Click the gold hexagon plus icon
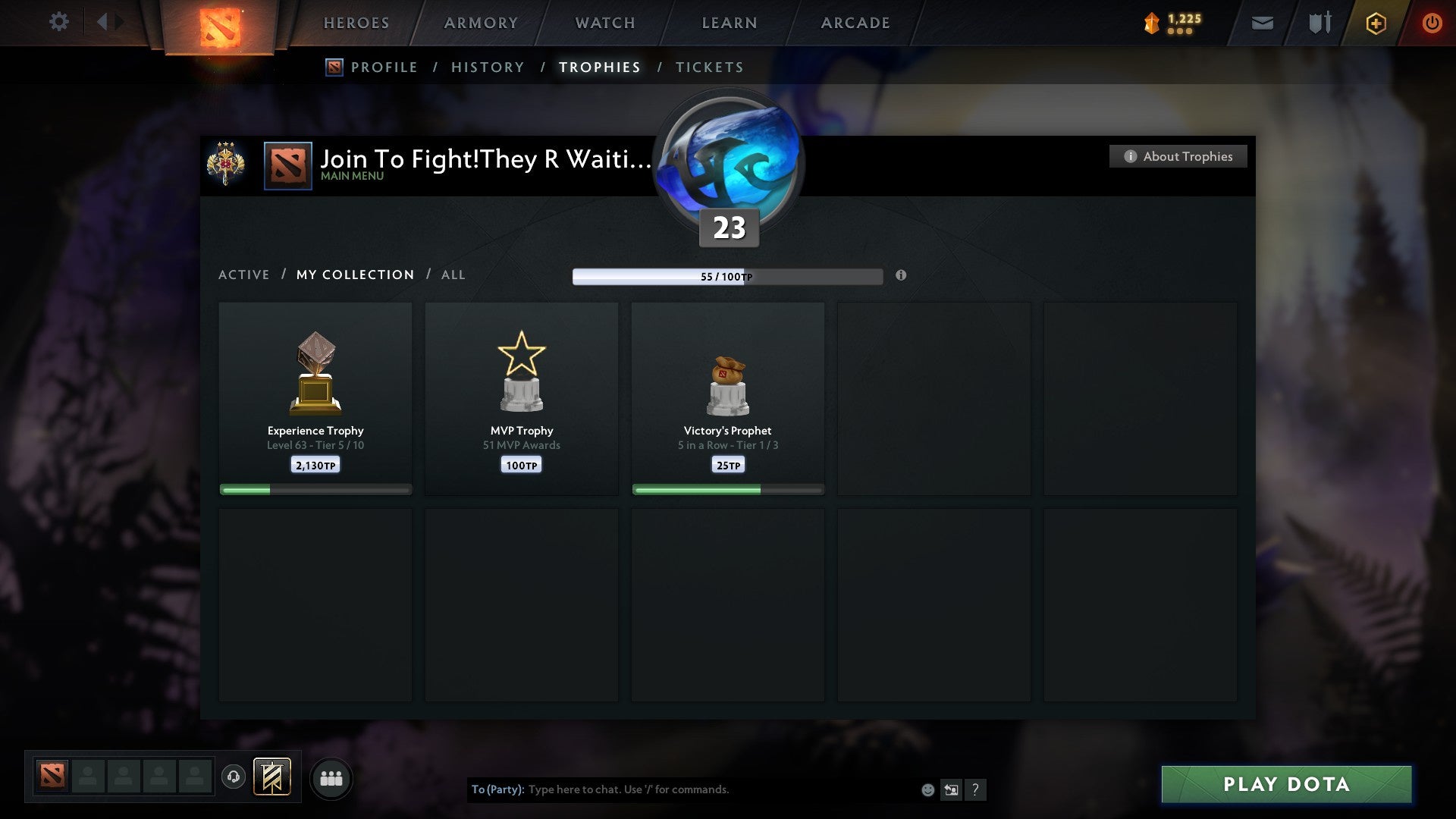Viewport: 1456px width, 819px height. click(1375, 23)
